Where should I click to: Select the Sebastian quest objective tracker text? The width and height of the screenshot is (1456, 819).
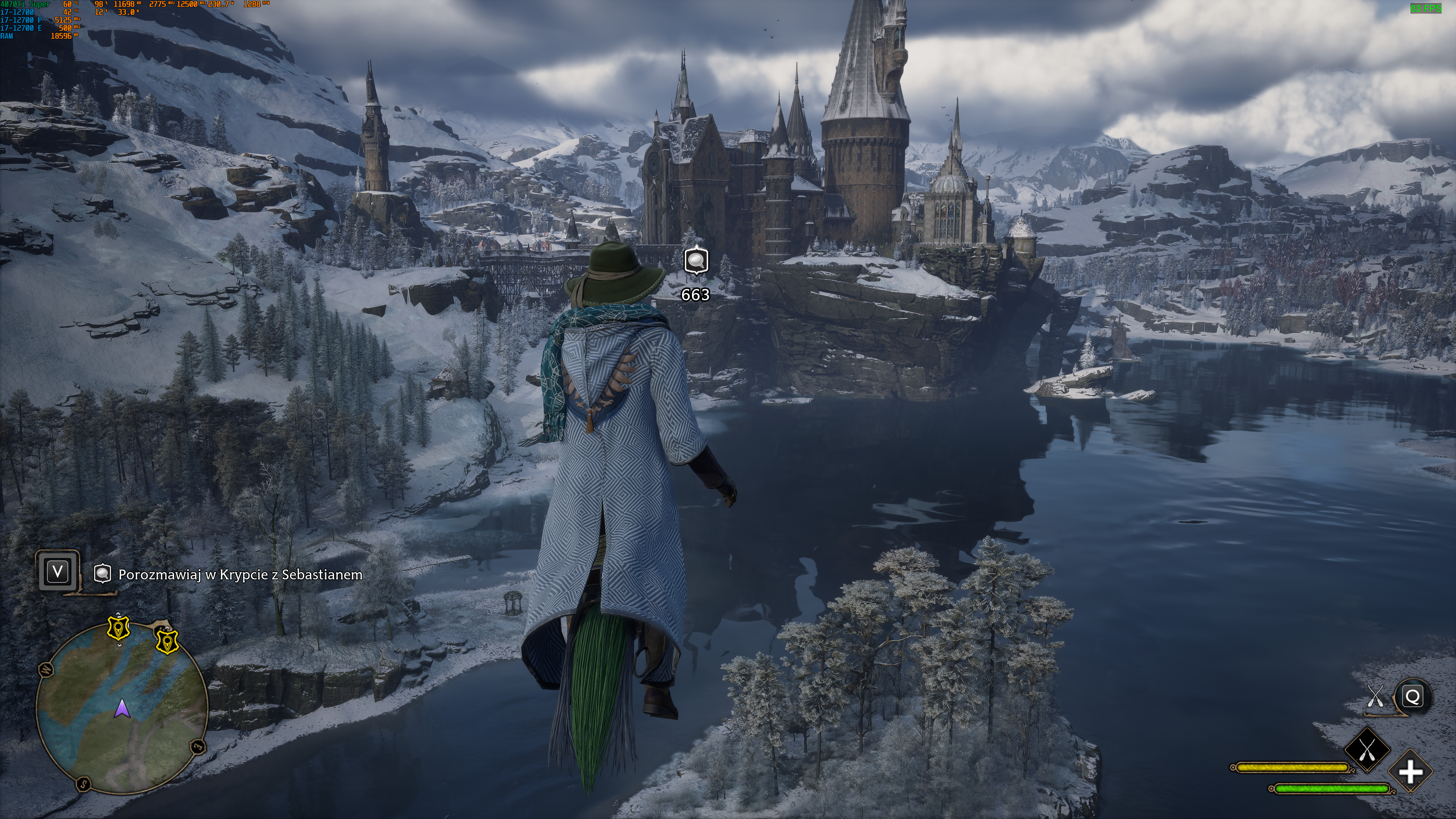pos(240,575)
